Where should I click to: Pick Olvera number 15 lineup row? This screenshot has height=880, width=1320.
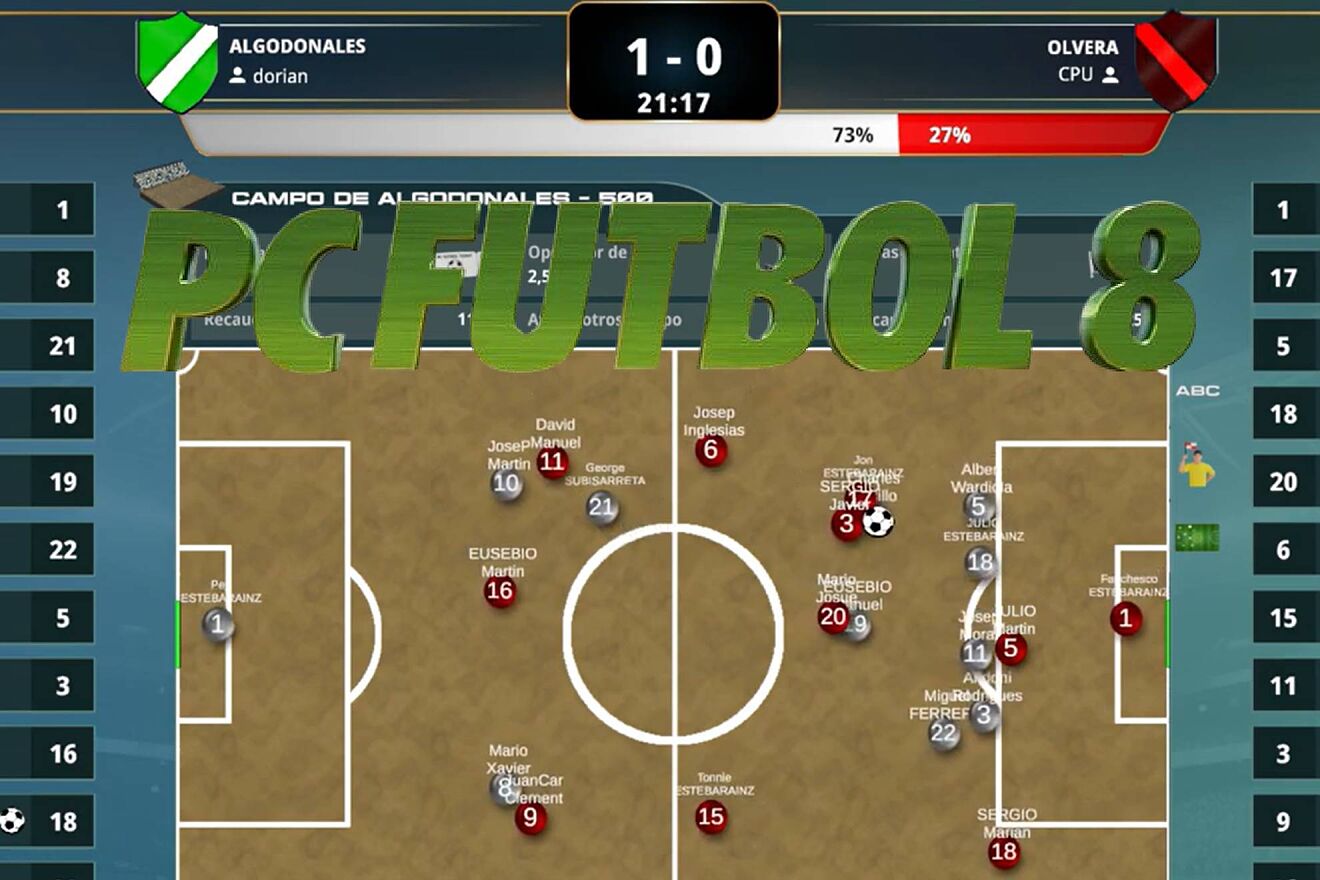(1283, 618)
